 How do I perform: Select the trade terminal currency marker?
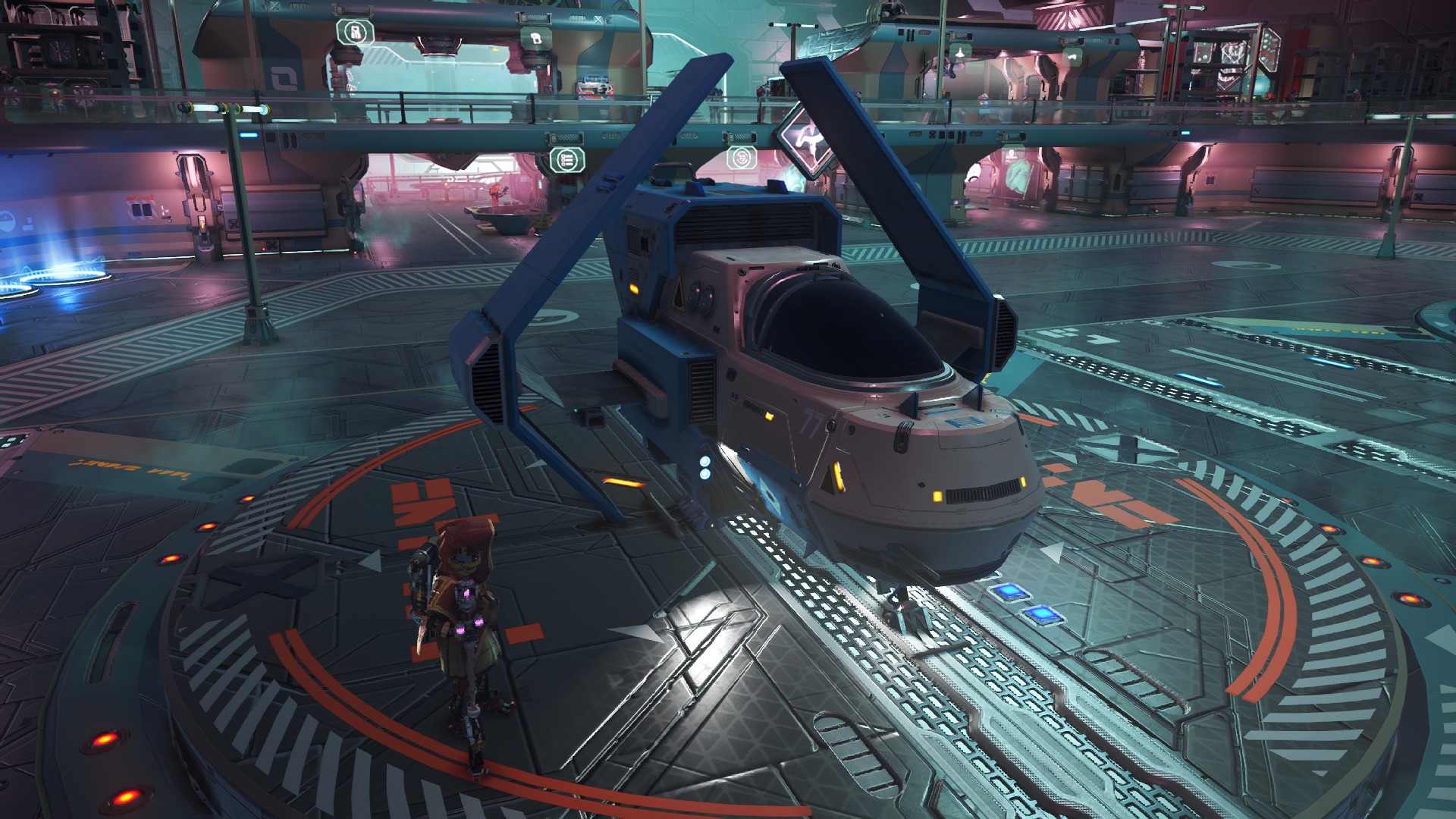tap(741, 158)
